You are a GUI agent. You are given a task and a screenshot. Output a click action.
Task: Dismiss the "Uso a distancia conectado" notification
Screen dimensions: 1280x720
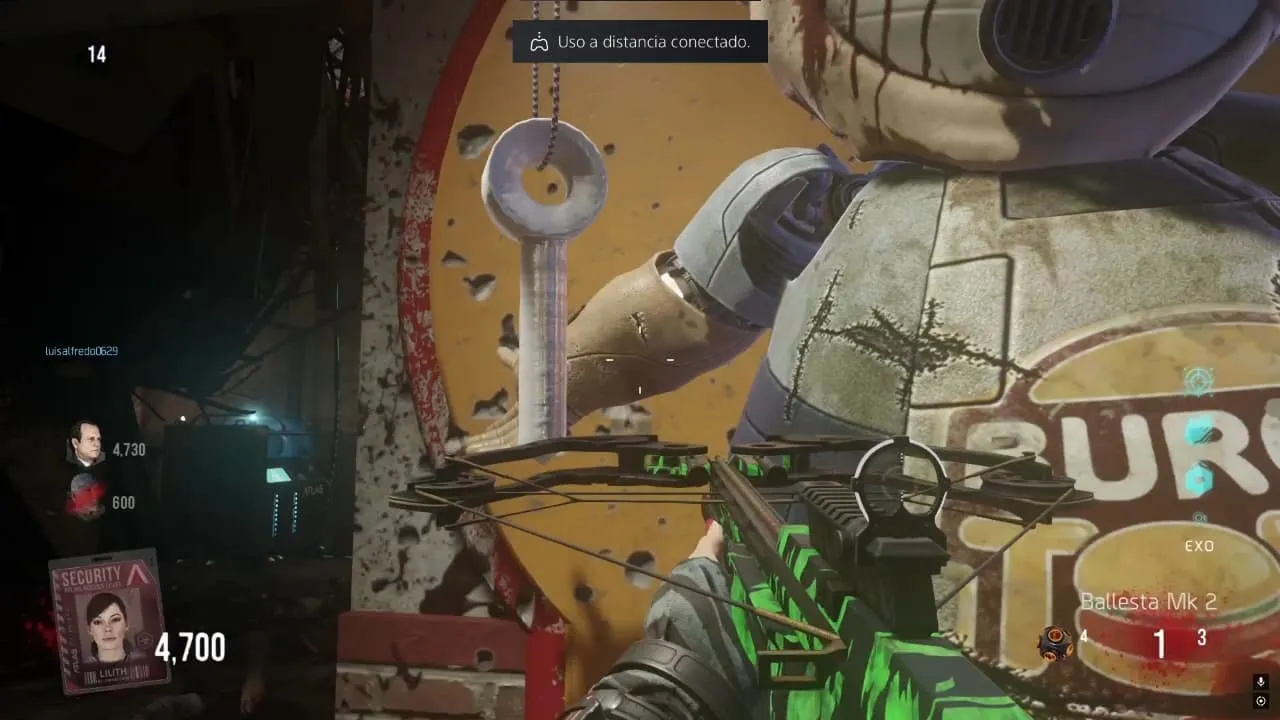click(640, 42)
